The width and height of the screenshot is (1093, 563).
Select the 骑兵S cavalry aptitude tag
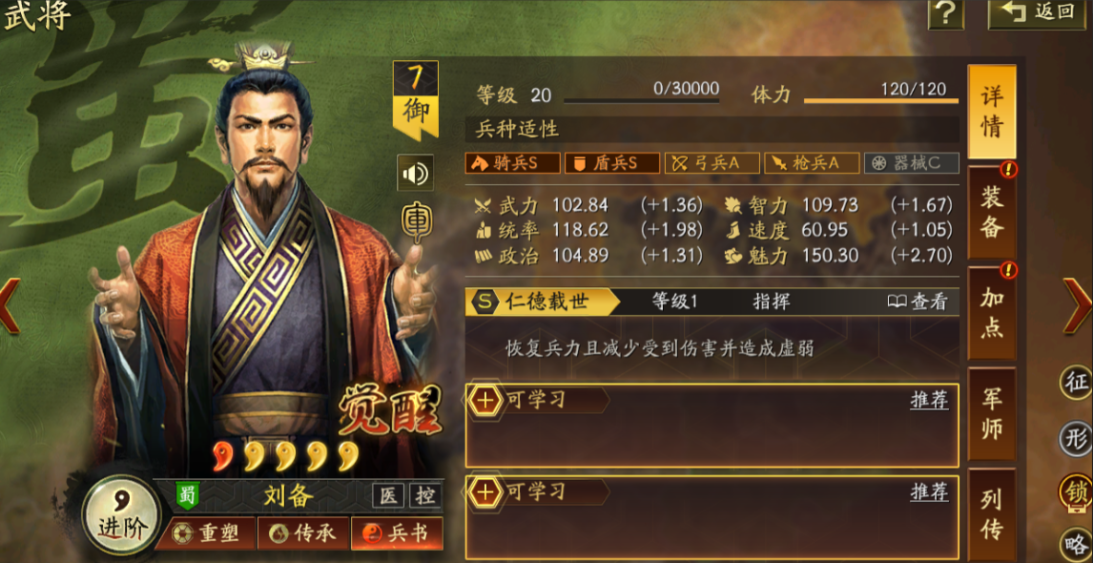[x=512, y=163]
